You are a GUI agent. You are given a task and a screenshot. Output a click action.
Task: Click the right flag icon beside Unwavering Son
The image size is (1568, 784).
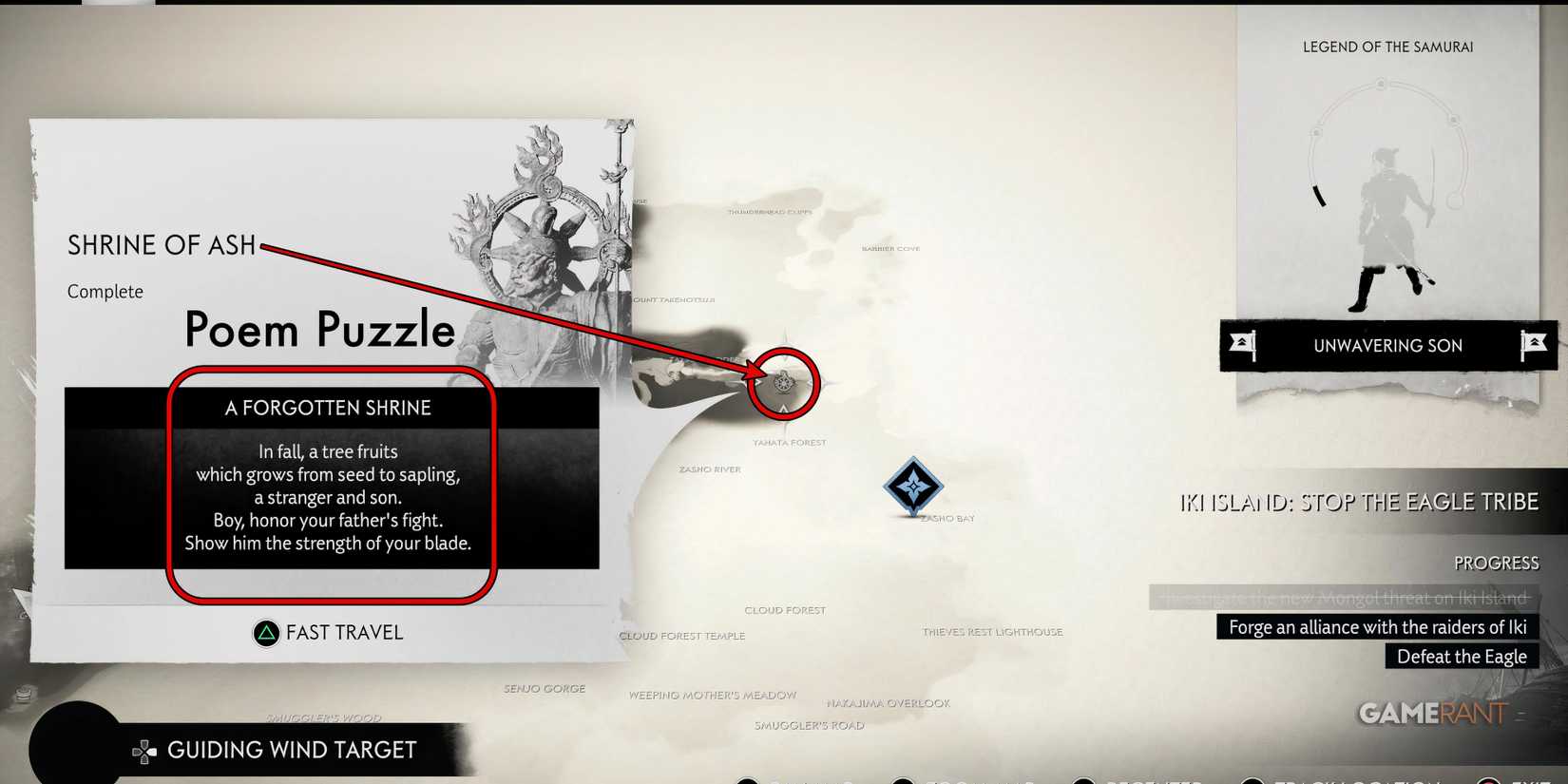pyautogui.click(x=1533, y=345)
